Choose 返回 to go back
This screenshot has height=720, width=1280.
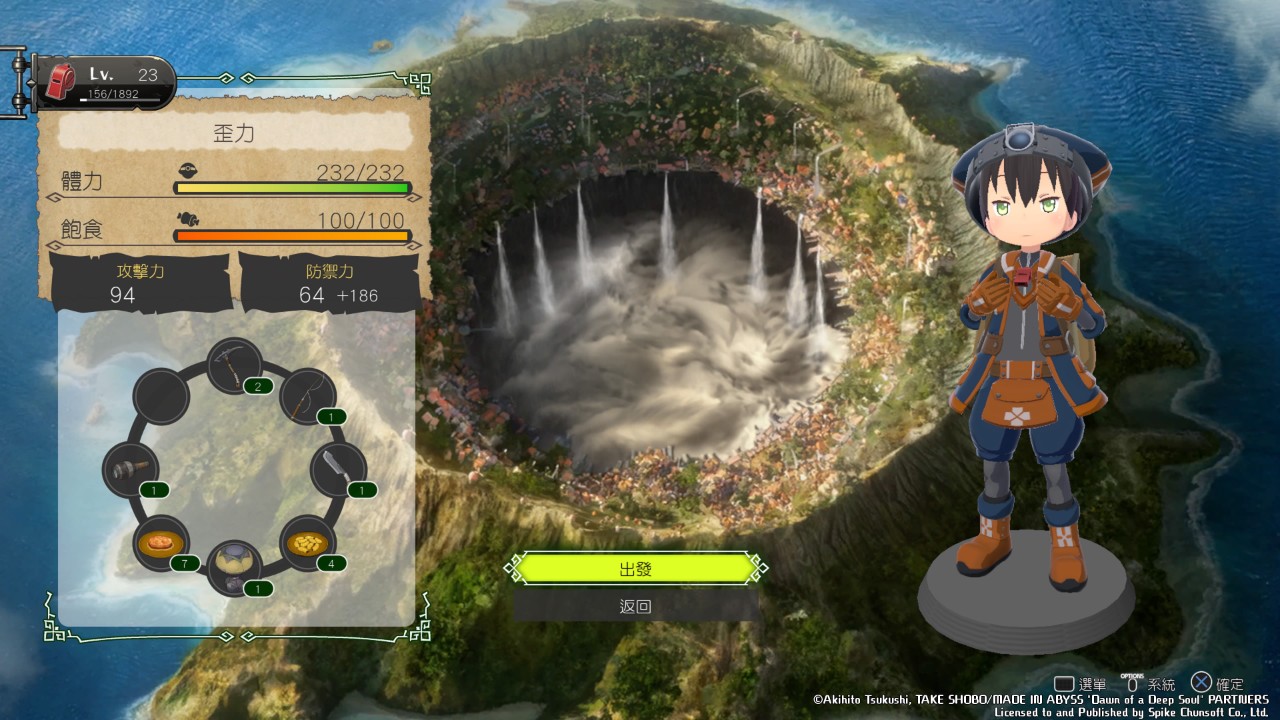(x=636, y=606)
